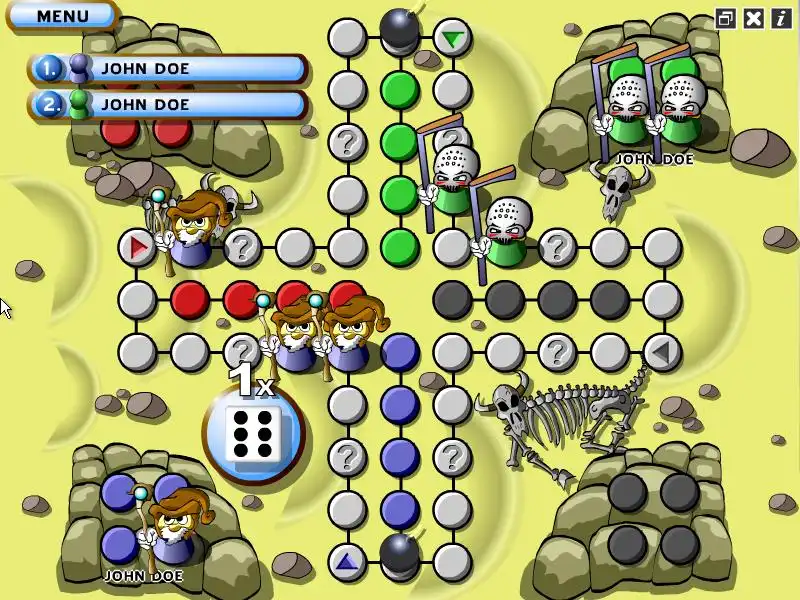Open the info 'i' button
Viewport: 800px width, 600px height.
click(x=780, y=18)
